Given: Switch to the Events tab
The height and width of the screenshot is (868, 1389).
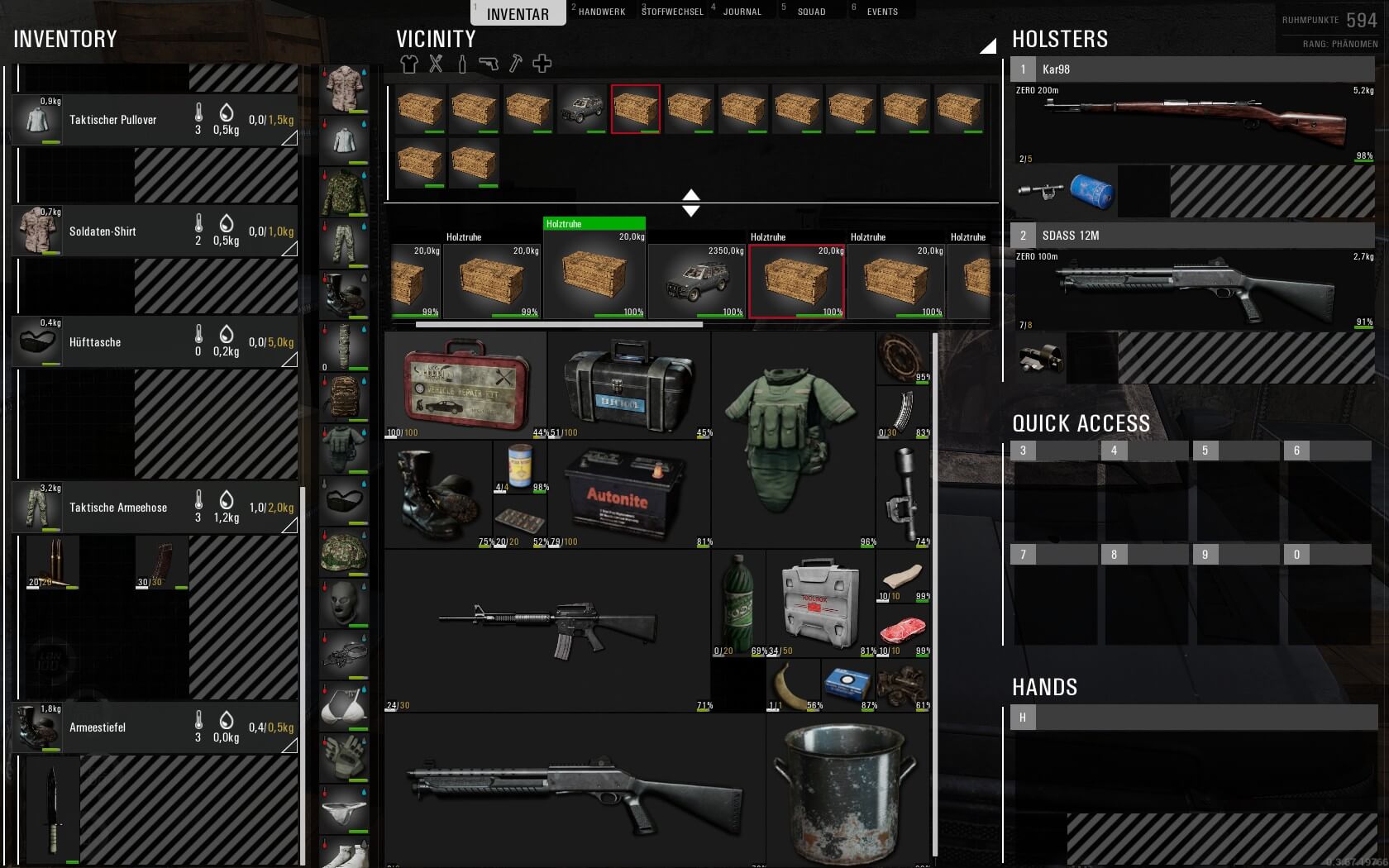Looking at the screenshot, I should click(882, 12).
